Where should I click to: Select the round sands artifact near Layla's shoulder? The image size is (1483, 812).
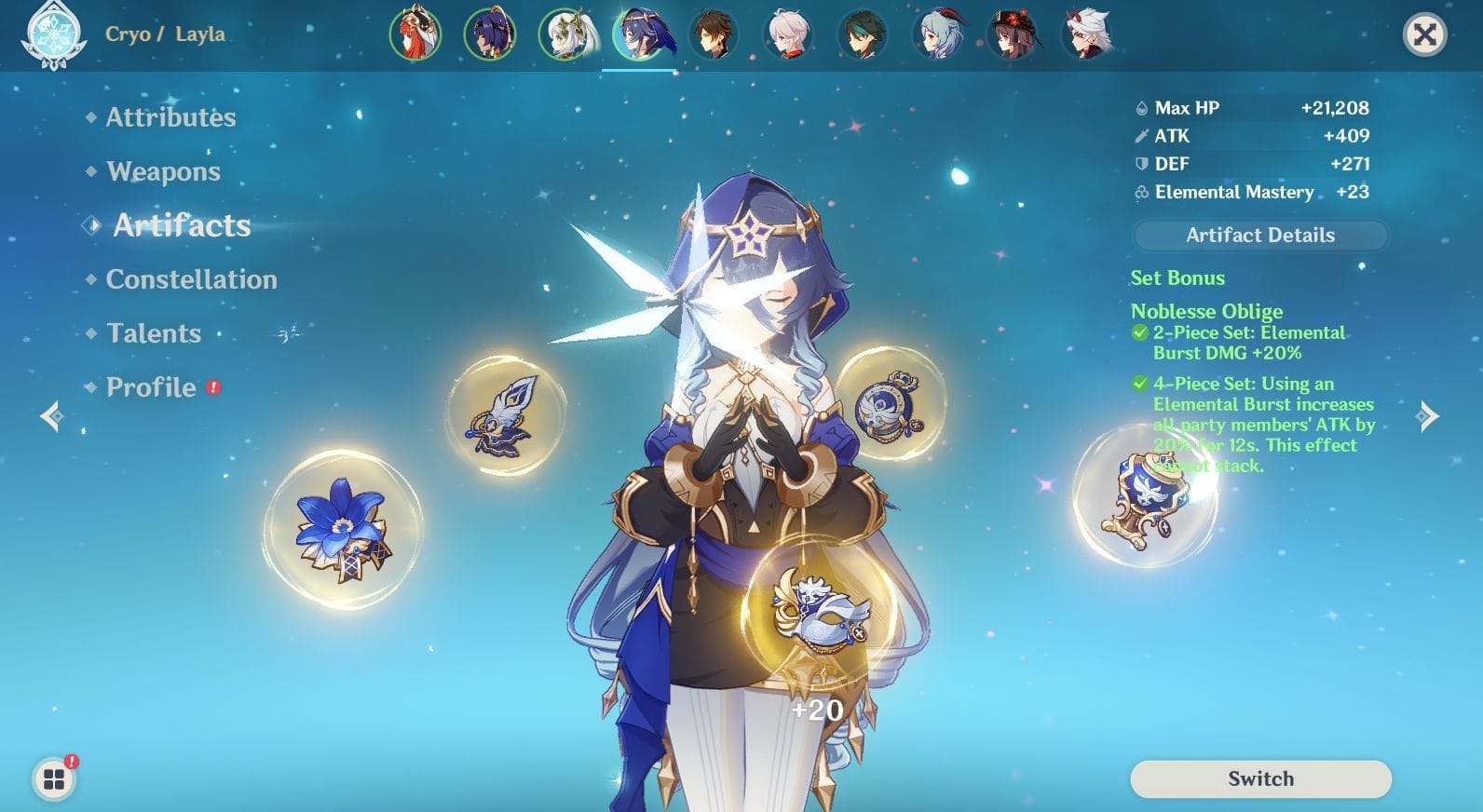tap(886, 407)
